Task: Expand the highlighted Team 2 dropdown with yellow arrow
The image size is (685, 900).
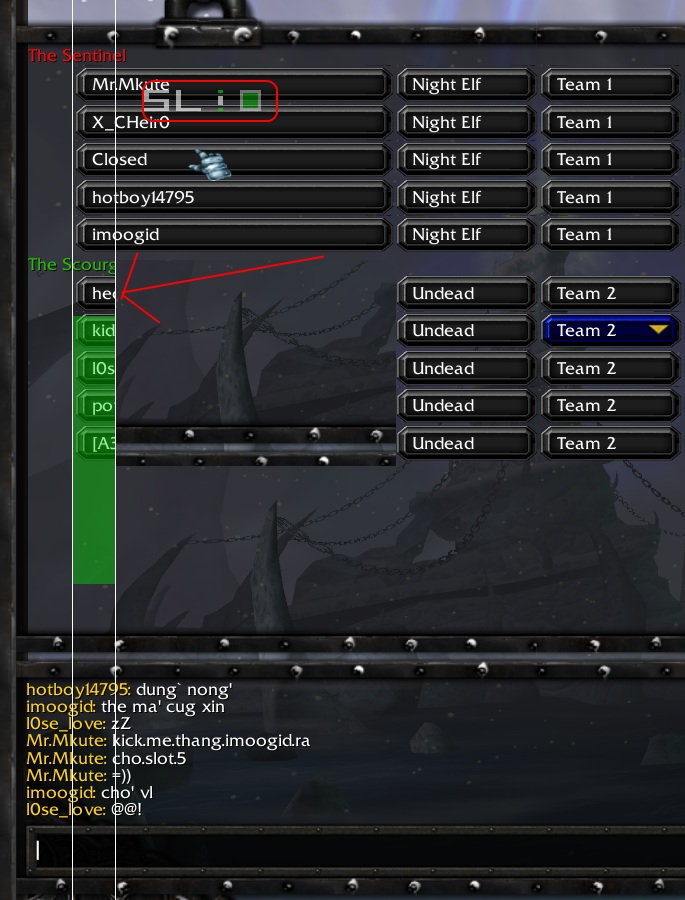Action: point(609,331)
